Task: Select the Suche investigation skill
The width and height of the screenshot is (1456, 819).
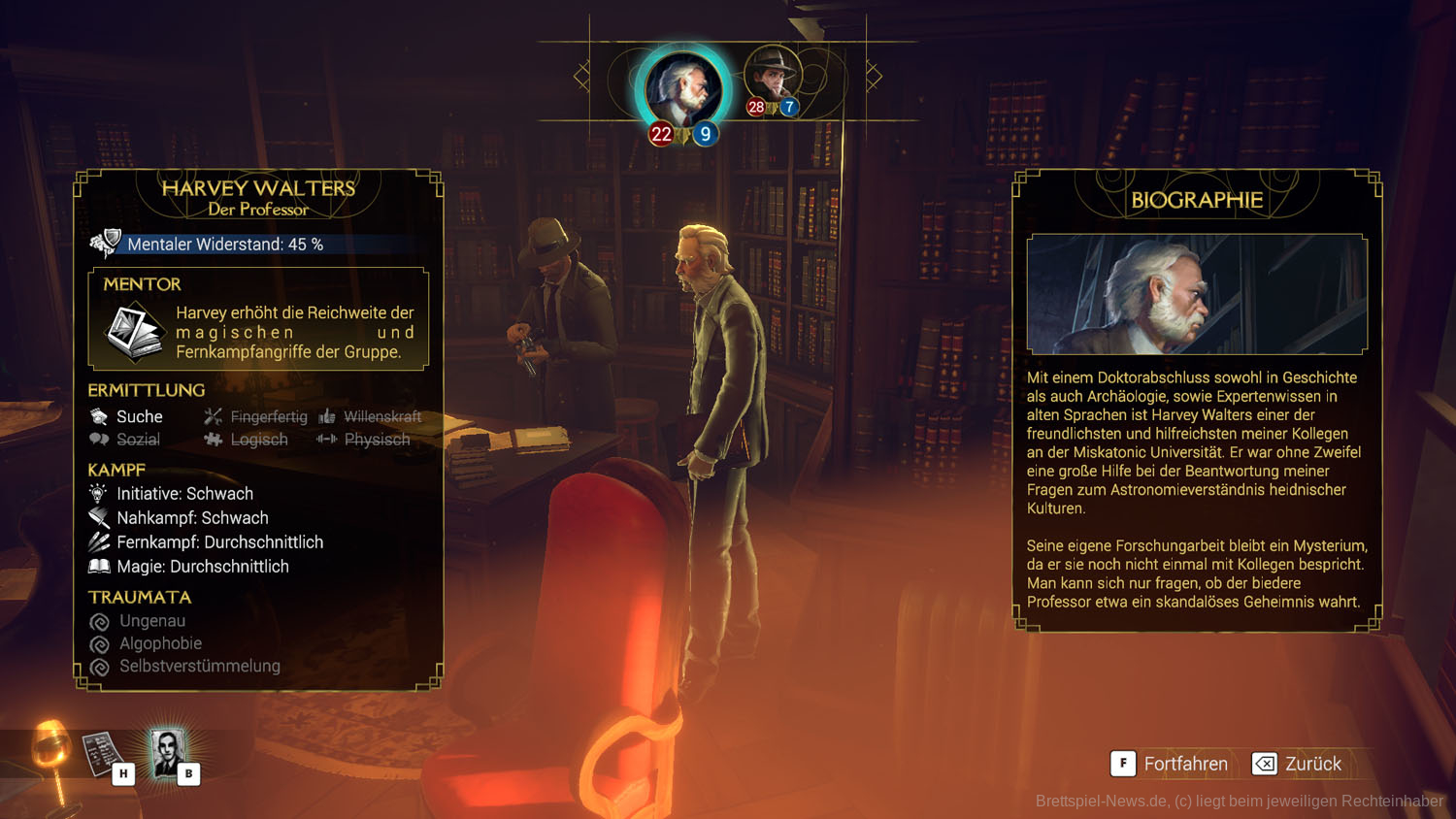Action: click(x=128, y=416)
